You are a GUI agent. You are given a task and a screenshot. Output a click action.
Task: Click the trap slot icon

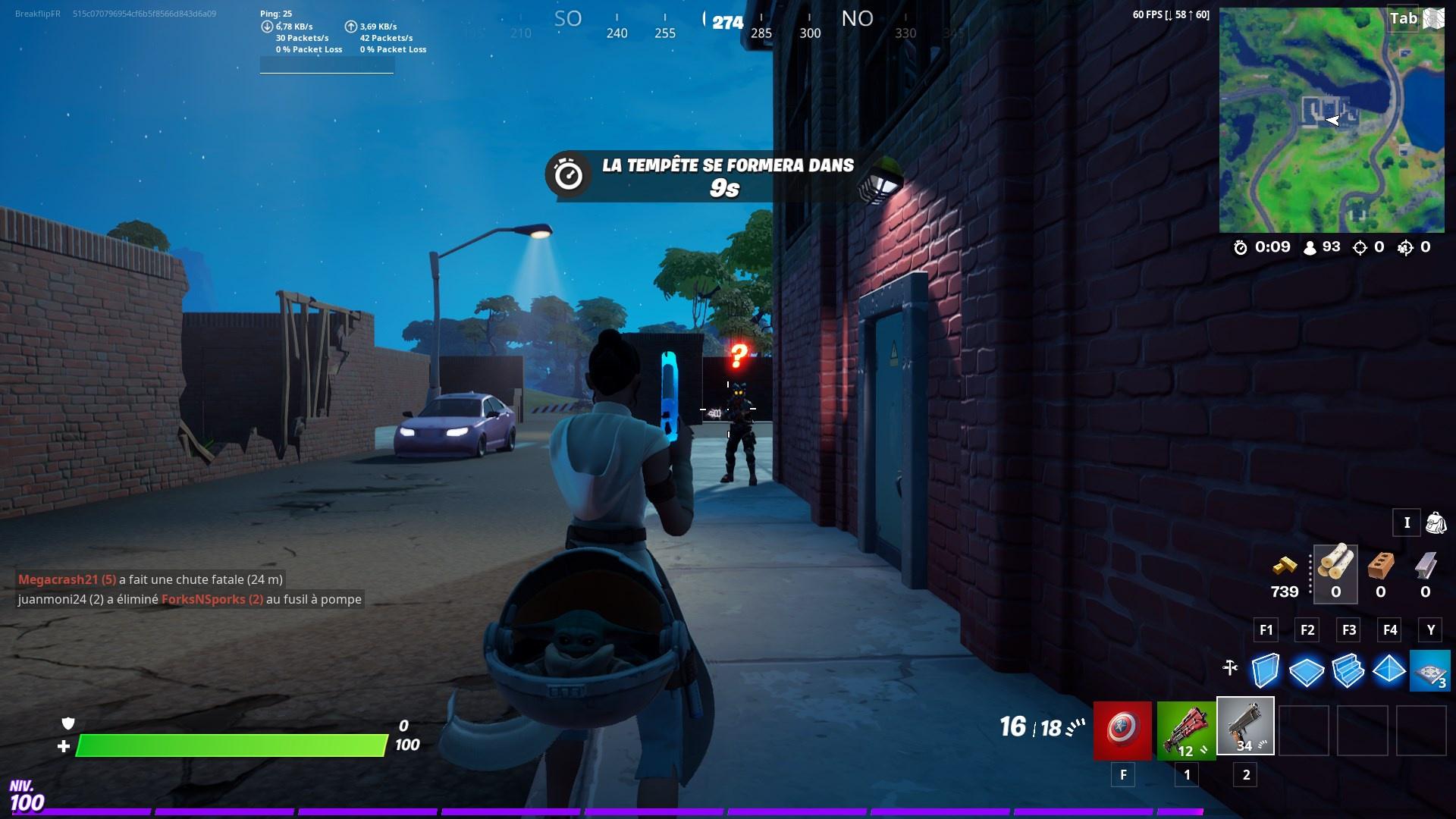click(1430, 670)
